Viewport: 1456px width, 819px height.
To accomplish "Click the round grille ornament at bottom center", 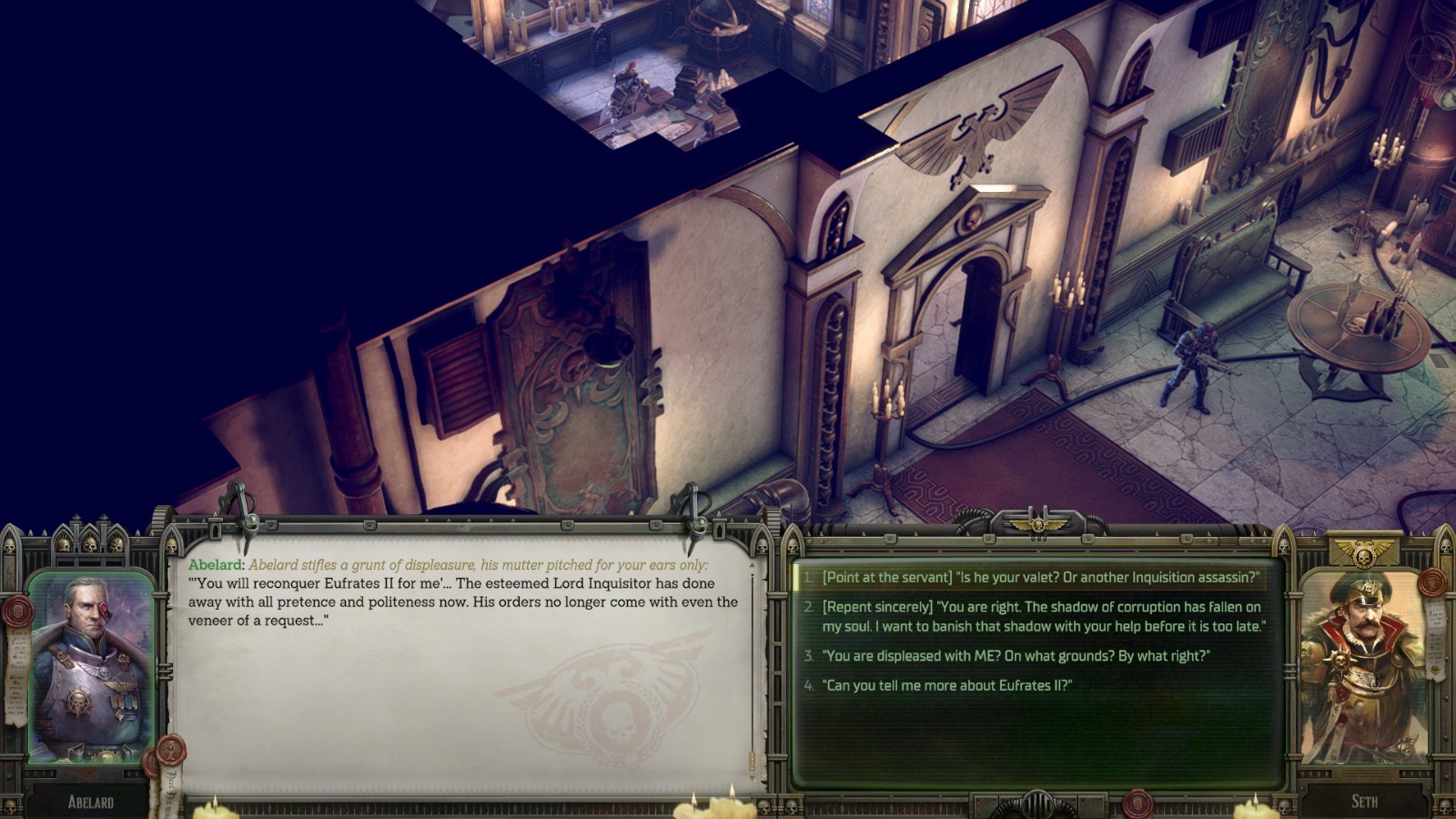I will (1038, 801).
